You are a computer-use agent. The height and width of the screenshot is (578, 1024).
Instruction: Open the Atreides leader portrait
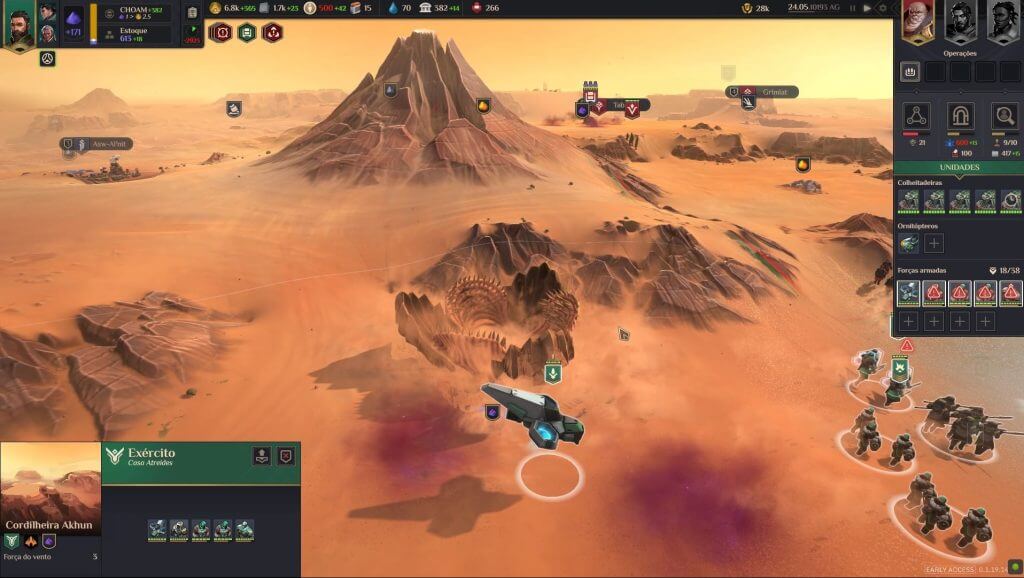pos(21,24)
